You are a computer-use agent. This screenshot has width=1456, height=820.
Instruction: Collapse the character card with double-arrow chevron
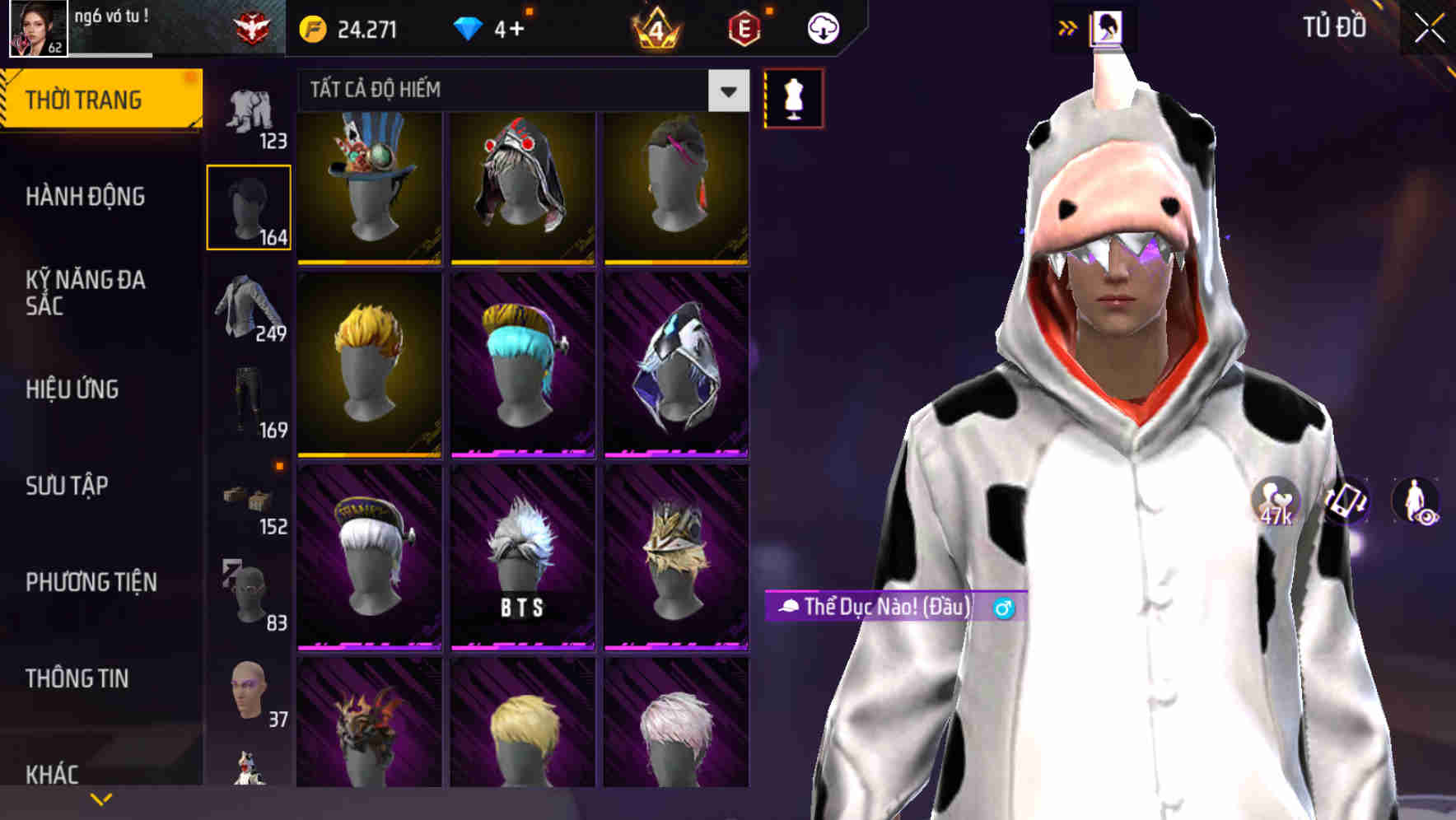coord(1068,26)
